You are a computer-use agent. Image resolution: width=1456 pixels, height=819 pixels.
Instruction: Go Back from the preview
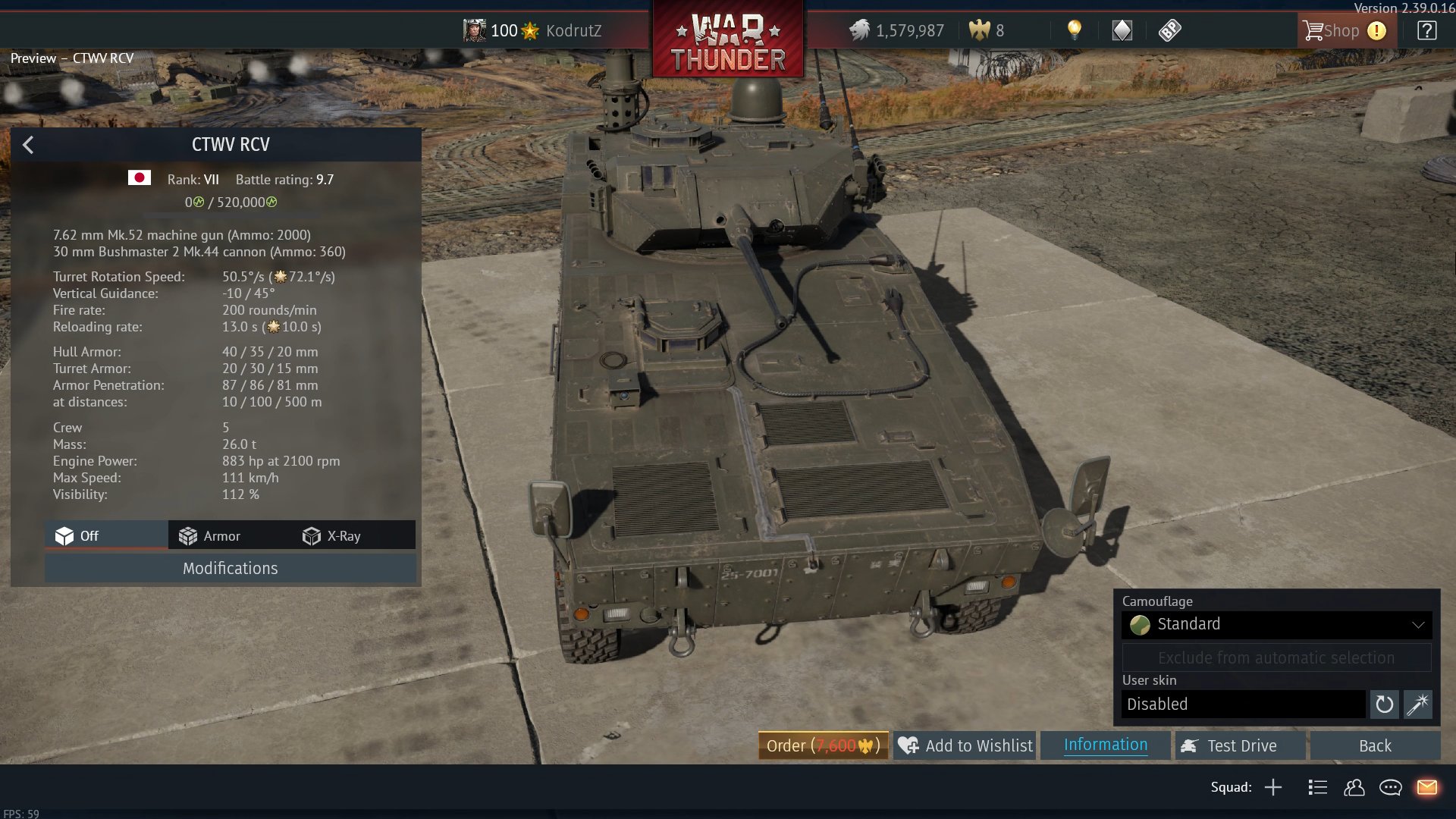(1374, 745)
